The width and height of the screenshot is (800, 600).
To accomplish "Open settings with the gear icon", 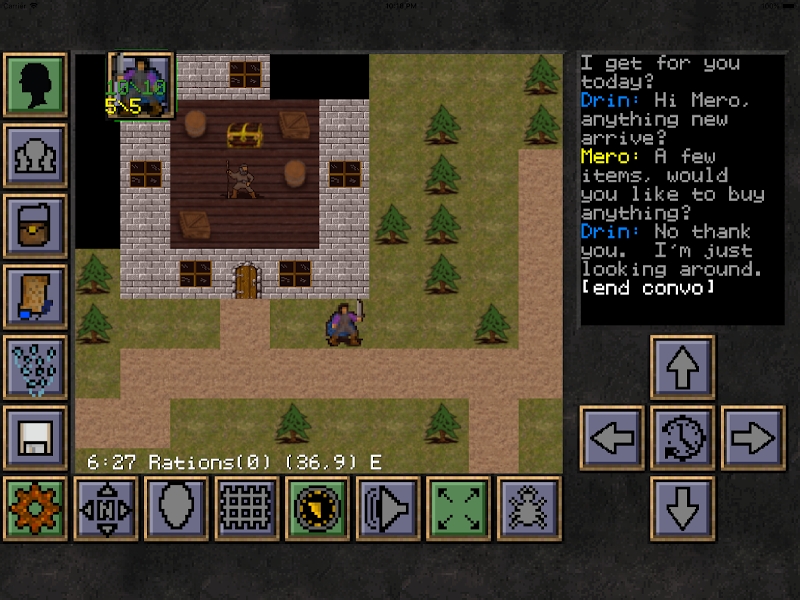I will [x=36, y=508].
